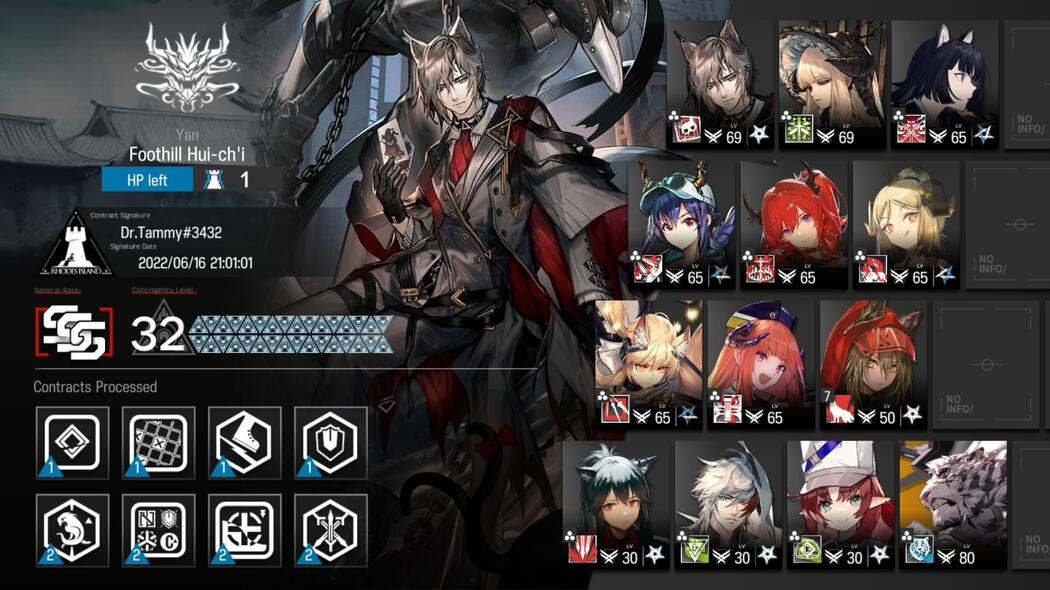
Task: Open the grid tiles contract icon
Action: (158, 442)
